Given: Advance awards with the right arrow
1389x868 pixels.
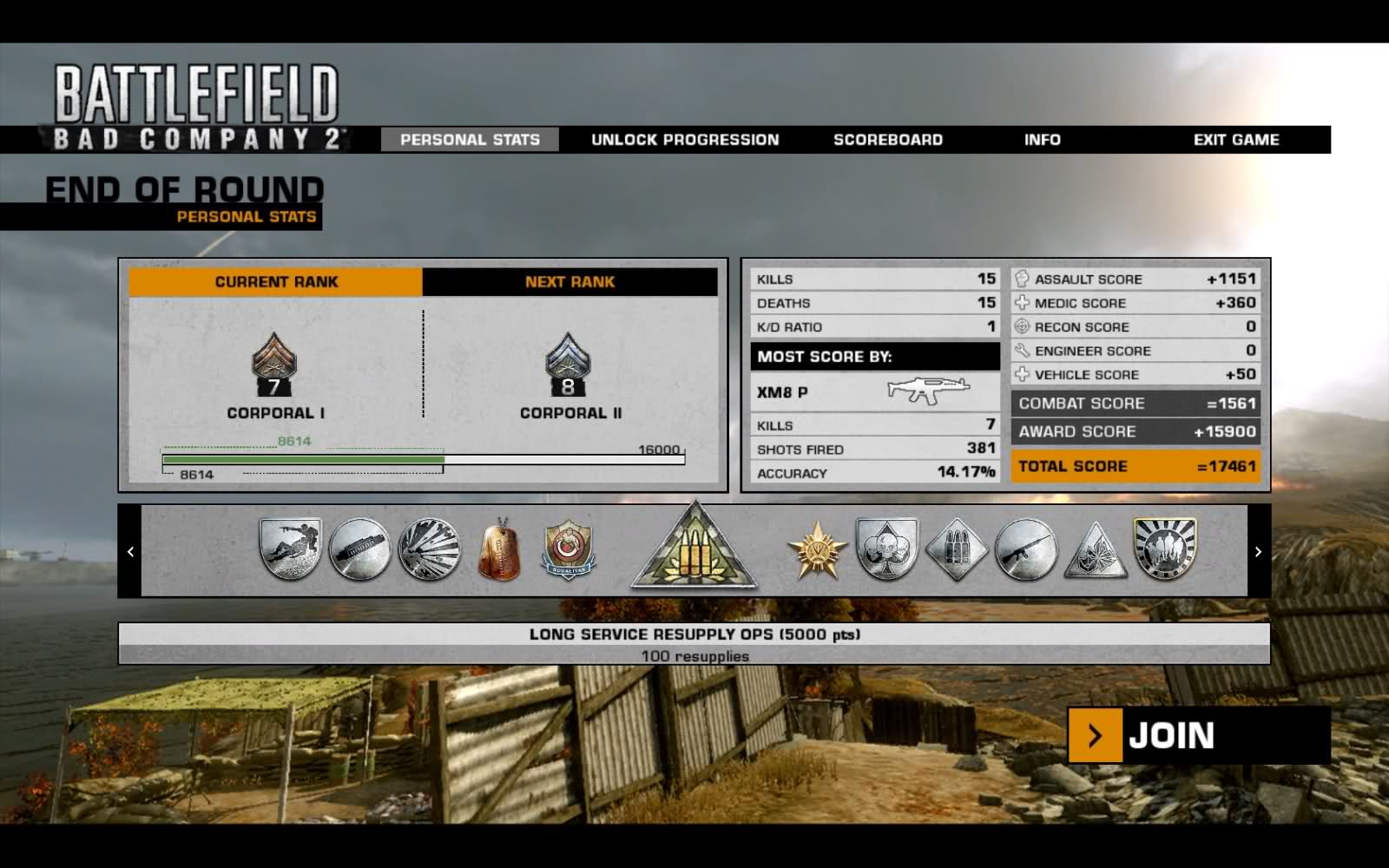Looking at the screenshot, I should click(1258, 551).
